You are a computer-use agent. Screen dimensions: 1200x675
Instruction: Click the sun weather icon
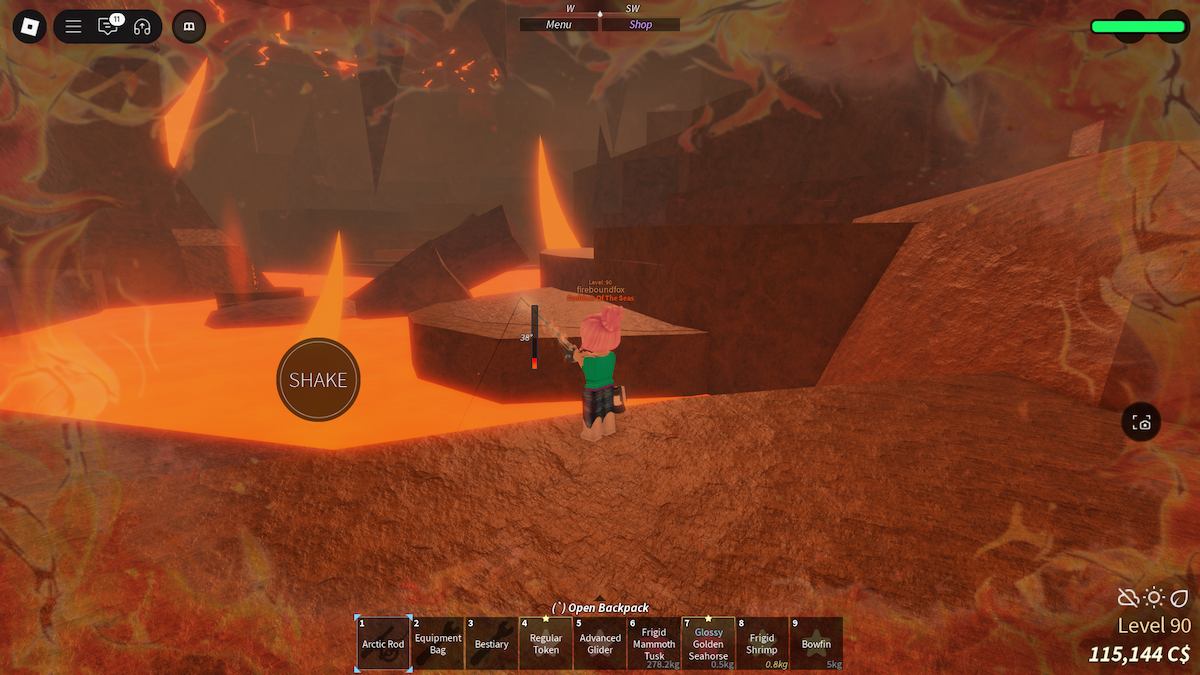click(1154, 598)
